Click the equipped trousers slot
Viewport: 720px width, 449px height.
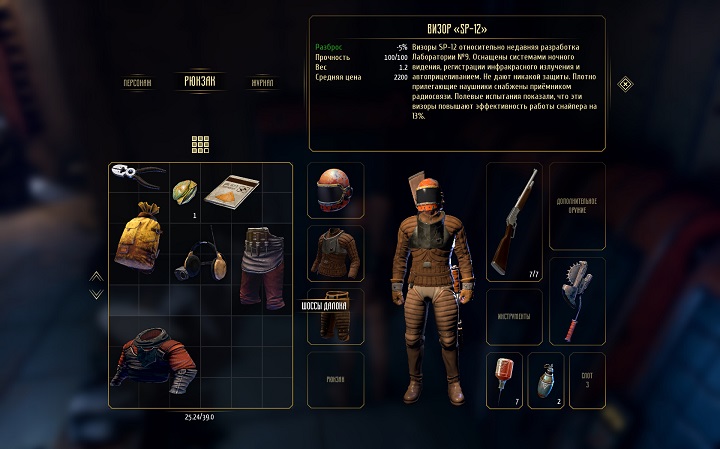click(x=335, y=316)
